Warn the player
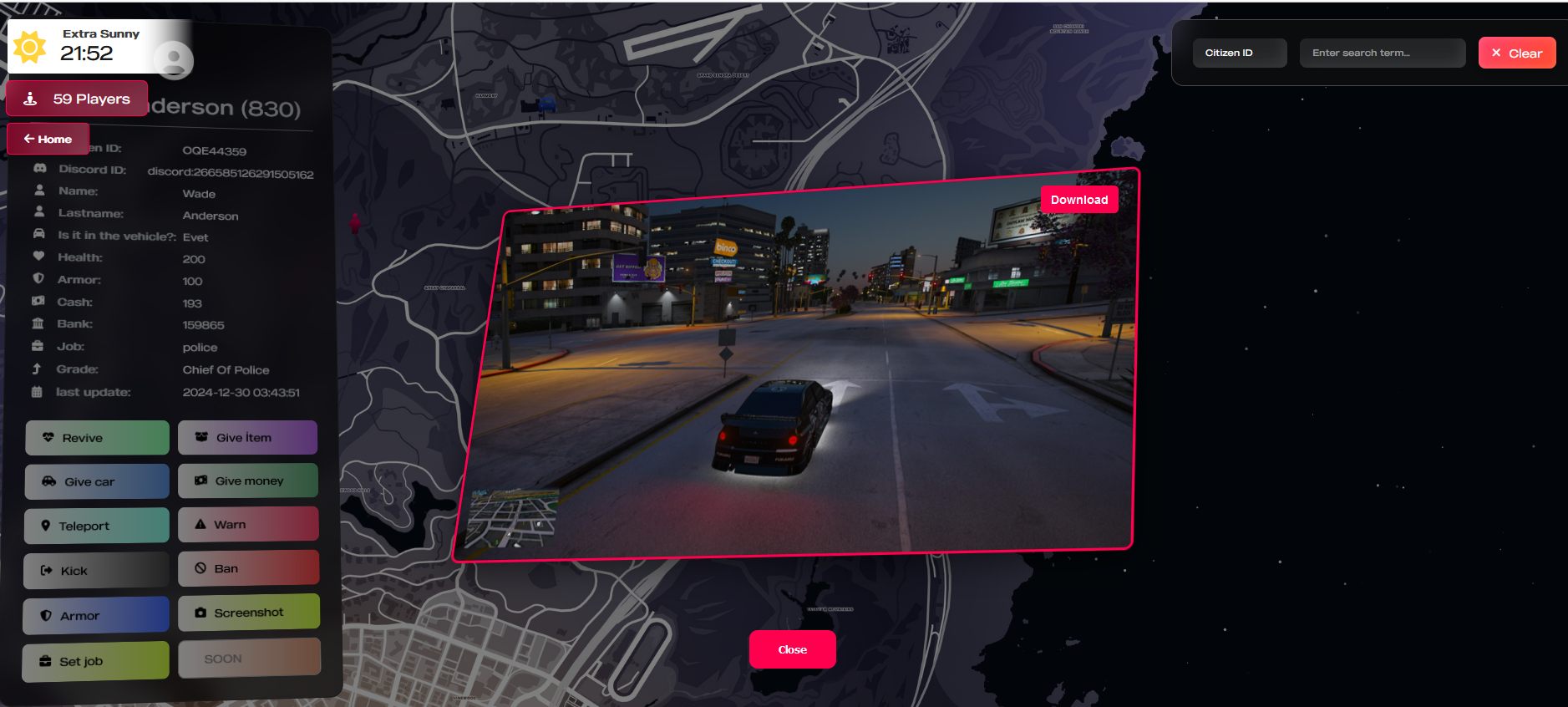1568x707 pixels. (247, 524)
